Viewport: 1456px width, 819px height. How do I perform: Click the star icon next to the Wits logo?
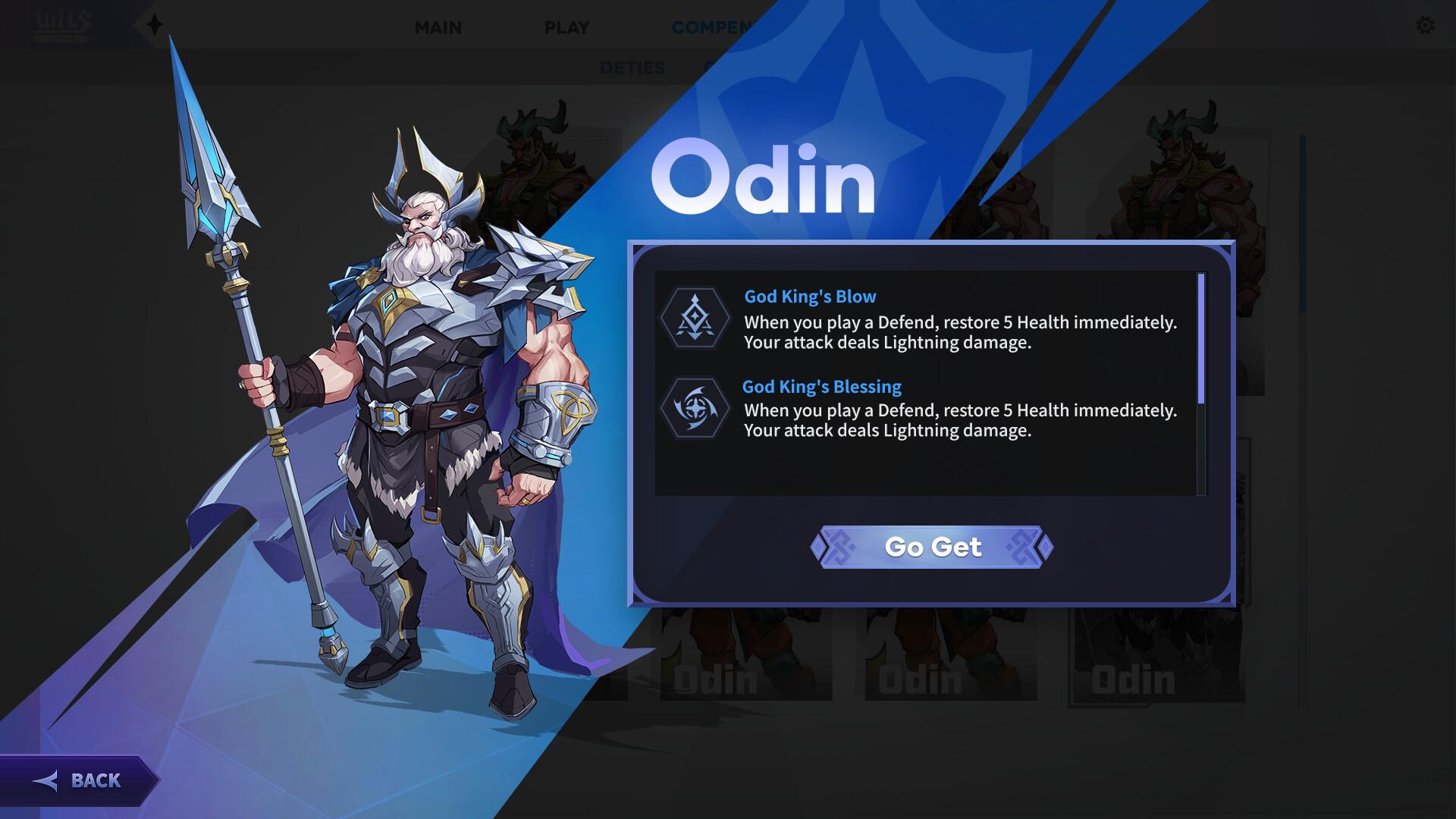coord(155,22)
